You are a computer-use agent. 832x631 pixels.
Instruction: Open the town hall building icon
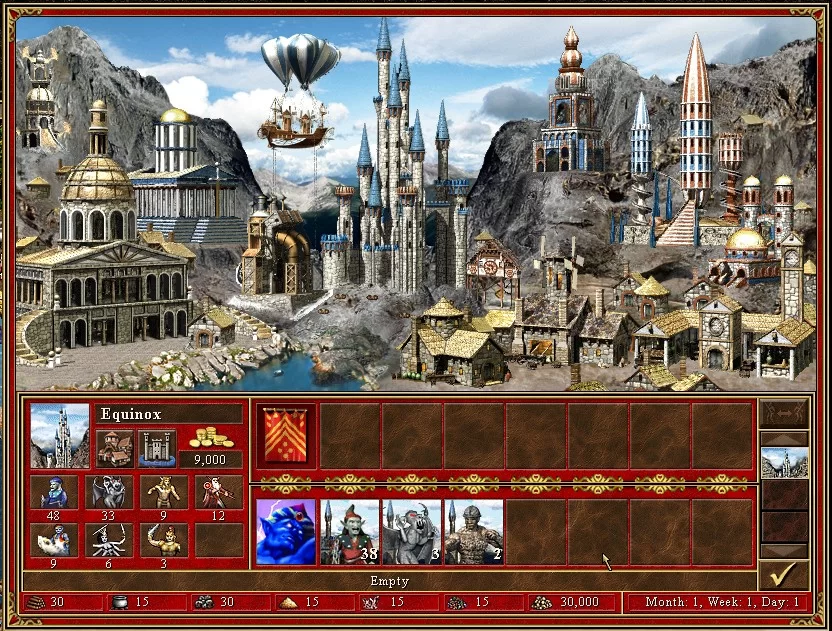114,447
